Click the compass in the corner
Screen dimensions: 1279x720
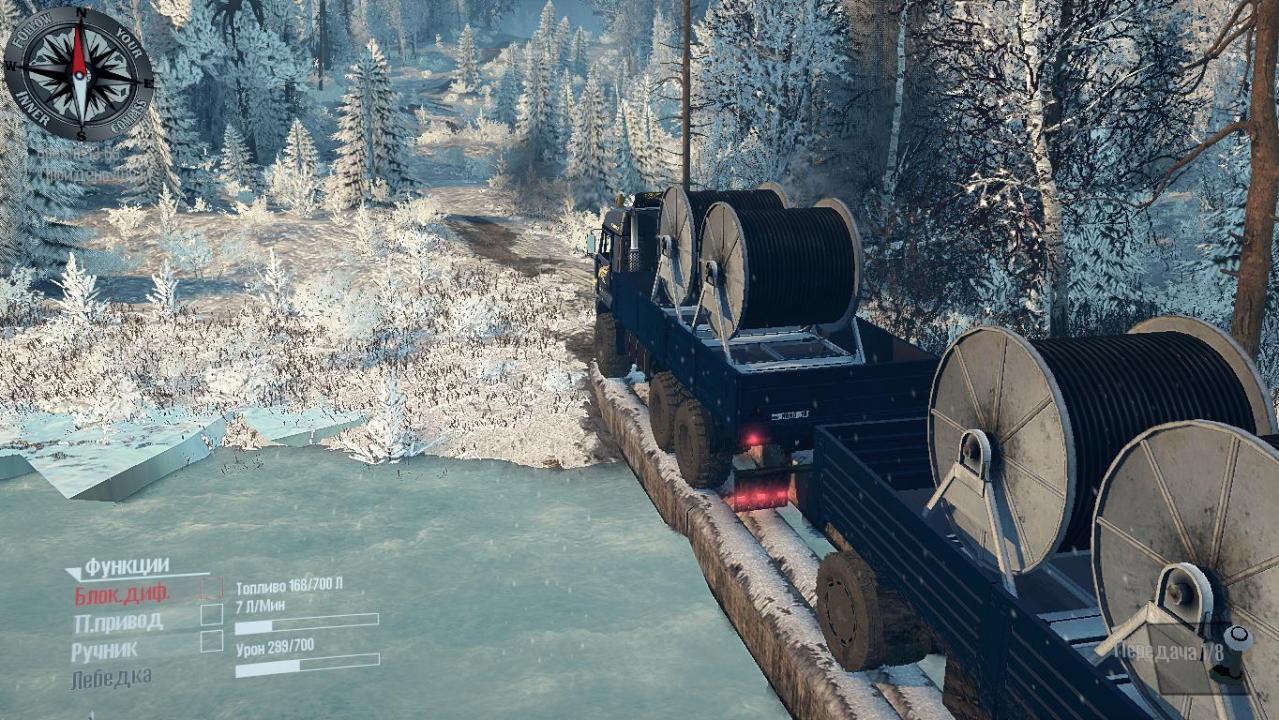pyautogui.click(x=79, y=73)
